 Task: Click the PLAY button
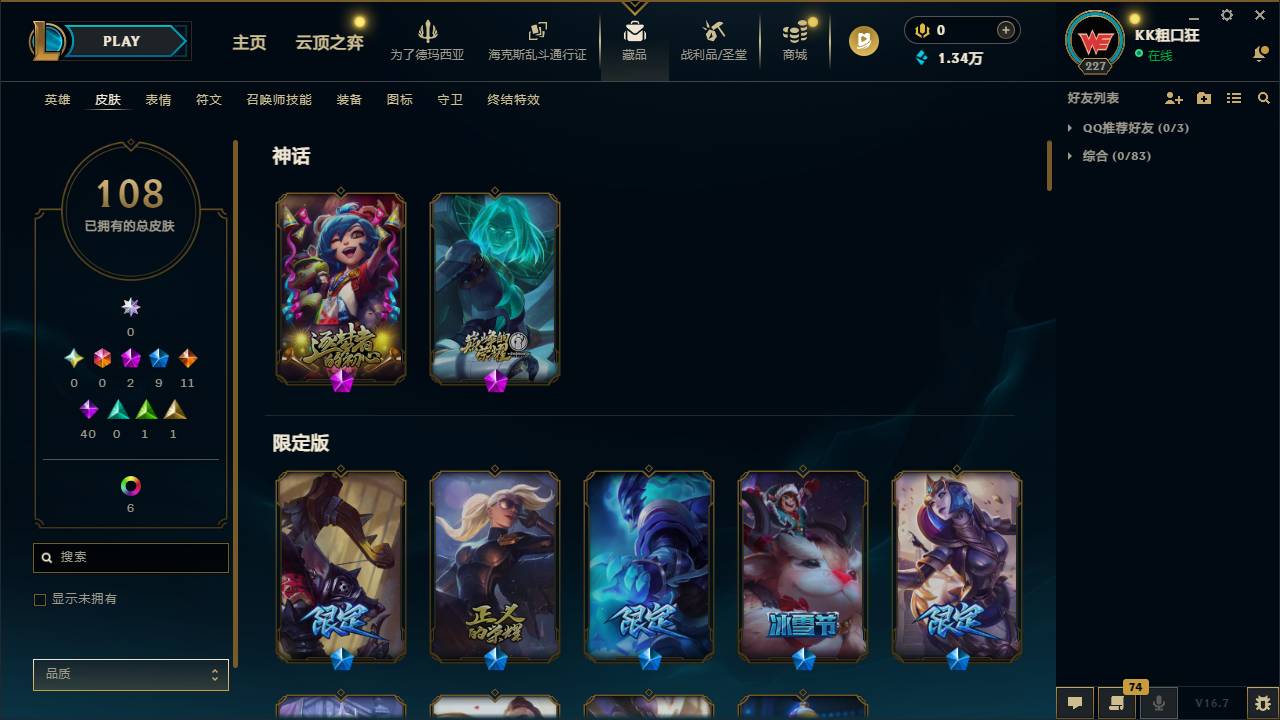coord(120,41)
